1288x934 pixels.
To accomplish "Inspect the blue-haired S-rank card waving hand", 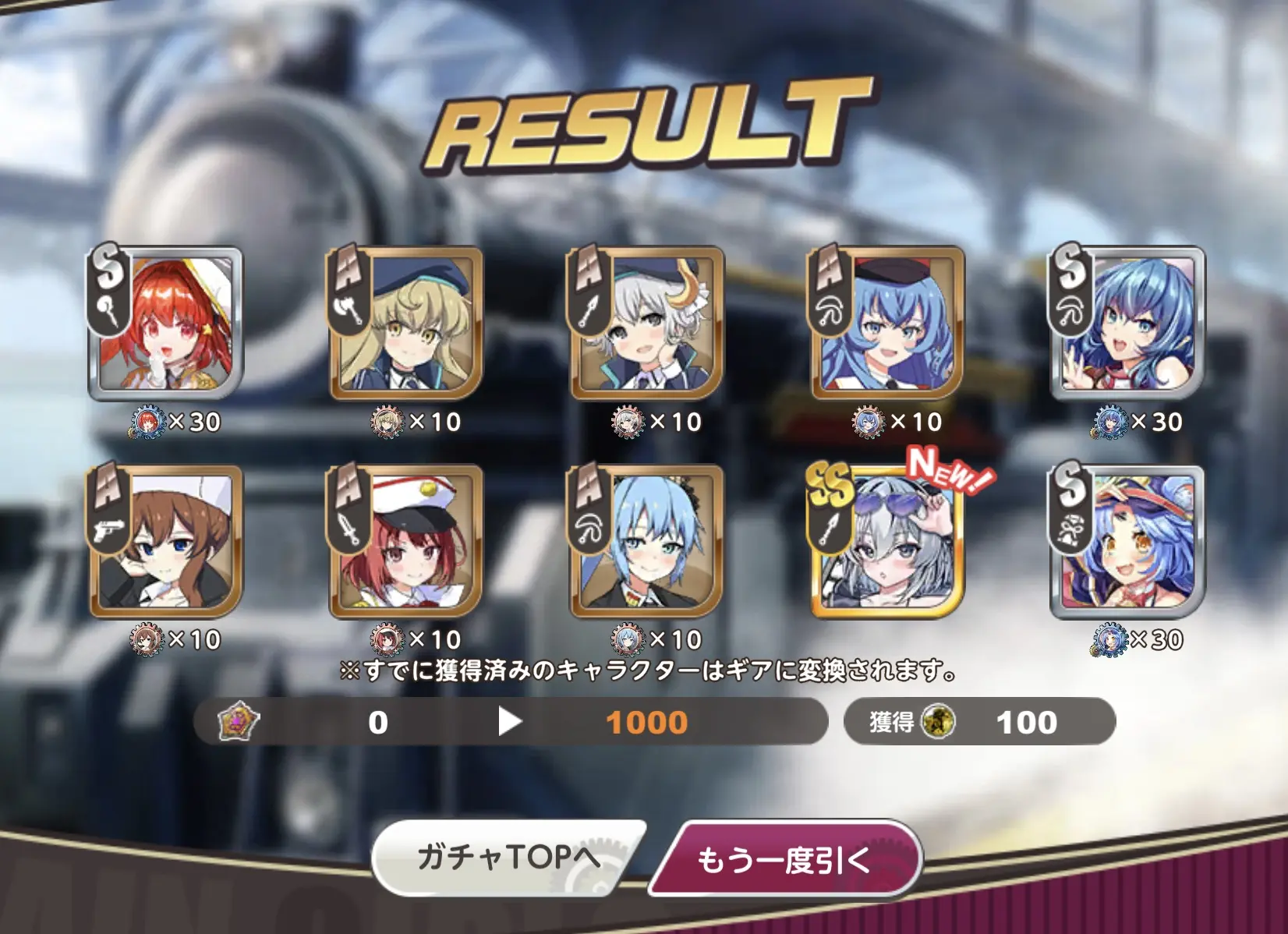I will click(1127, 324).
